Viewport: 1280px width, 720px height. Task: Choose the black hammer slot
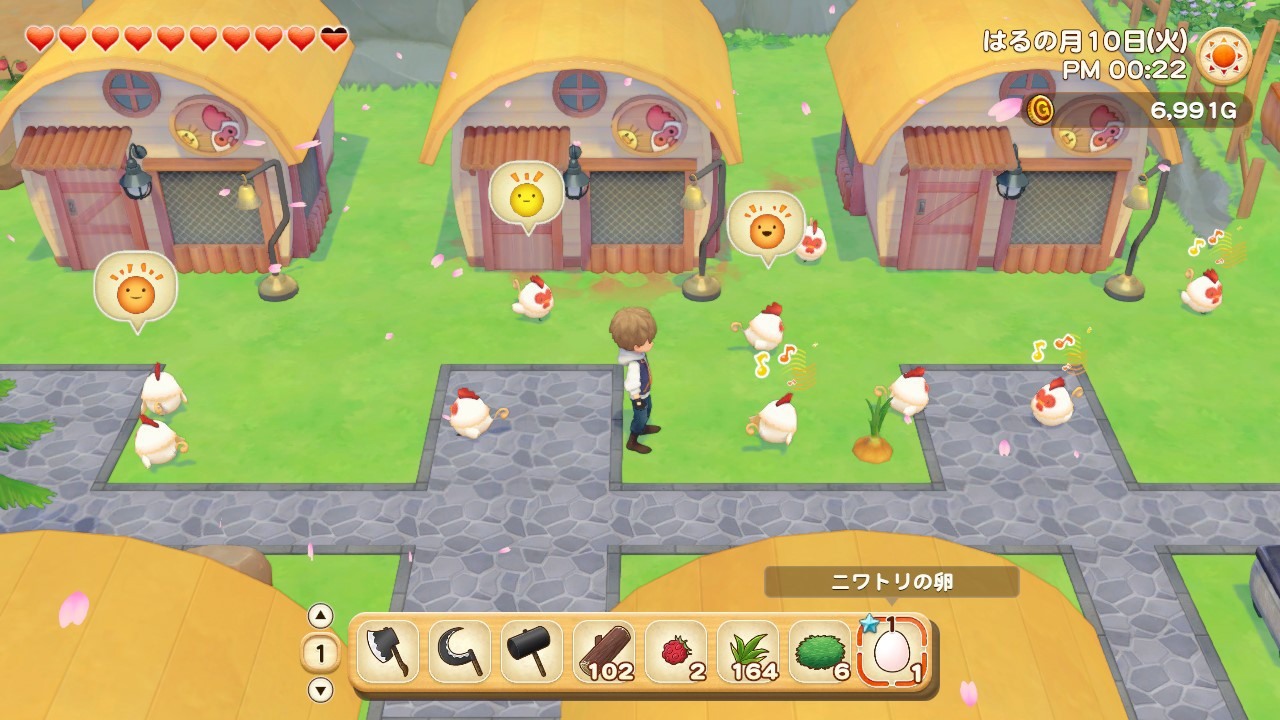click(531, 652)
